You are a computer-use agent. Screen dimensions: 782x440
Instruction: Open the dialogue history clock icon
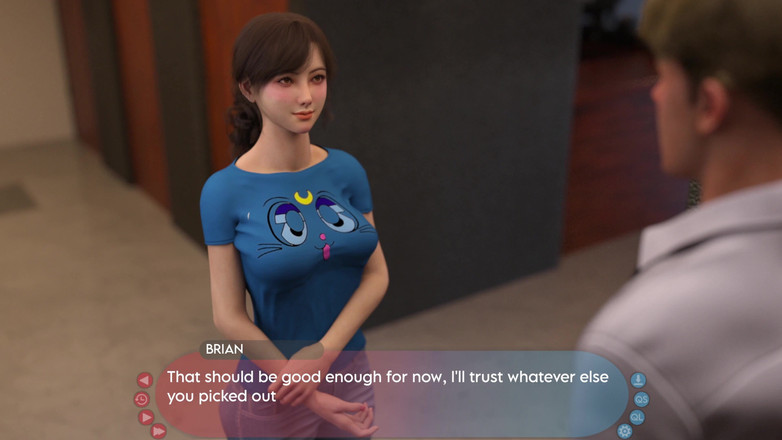141,399
